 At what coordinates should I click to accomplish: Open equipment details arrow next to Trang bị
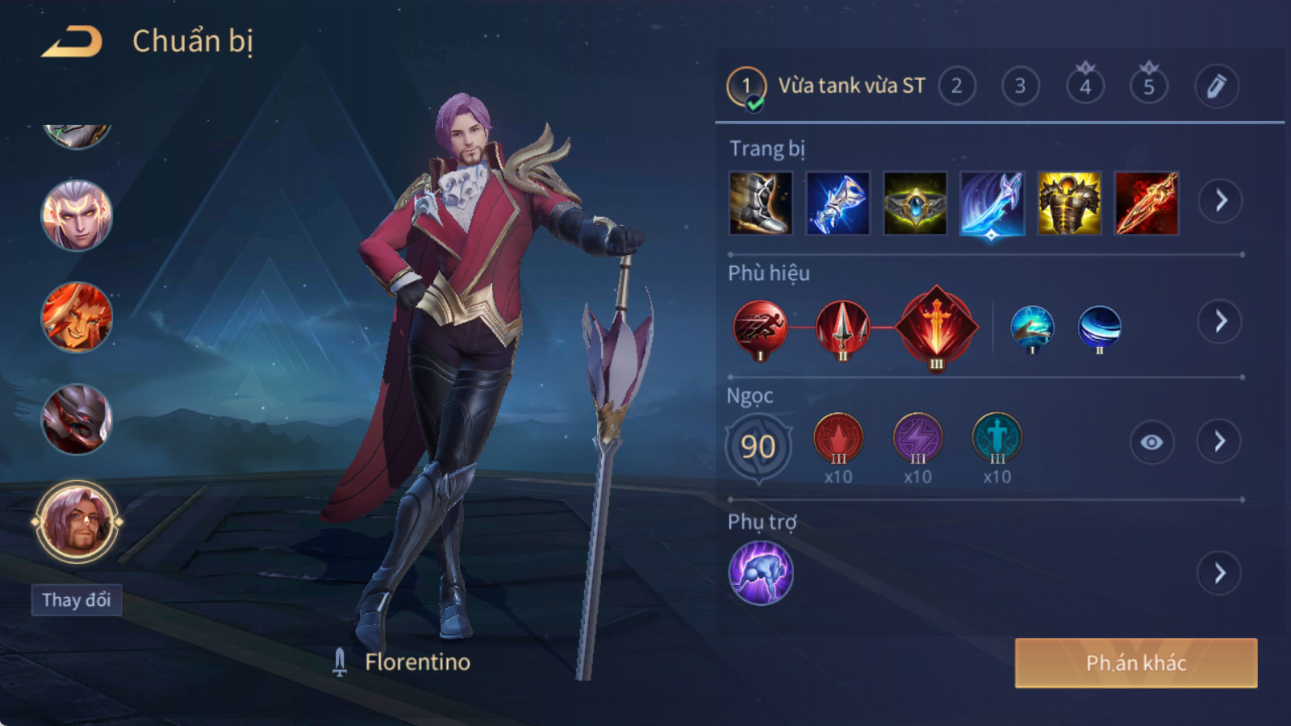point(1220,201)
